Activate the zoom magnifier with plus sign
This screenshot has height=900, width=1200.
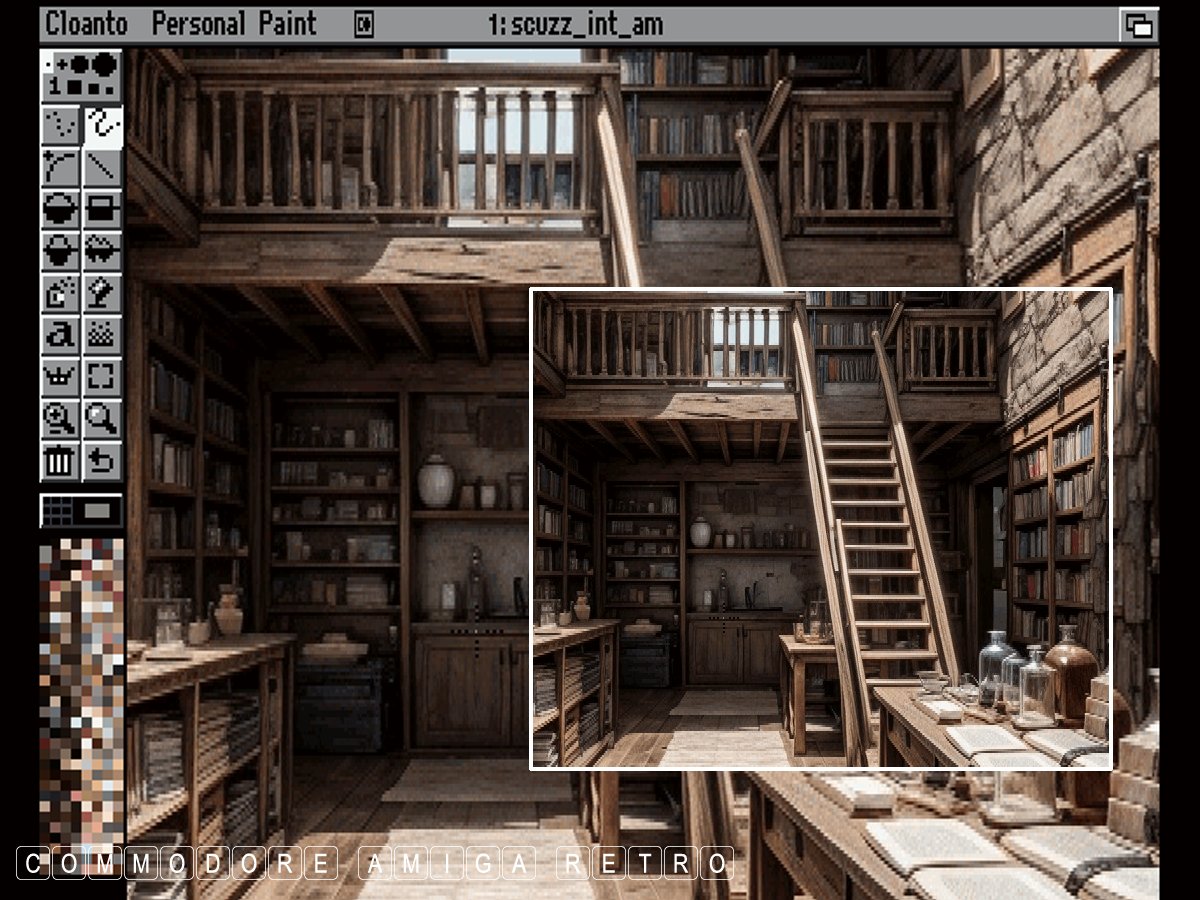pos(61,420)
